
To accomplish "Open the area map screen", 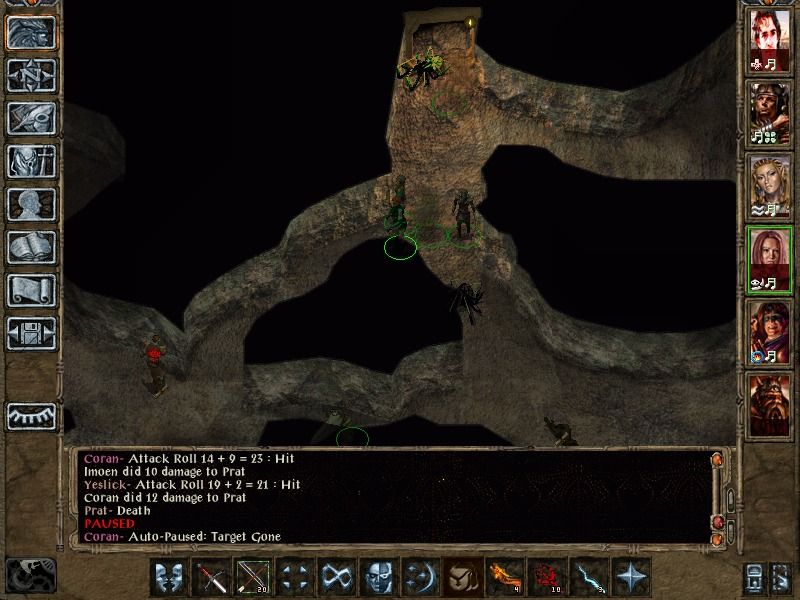I will pyautogui.click(x=31, y=74).
